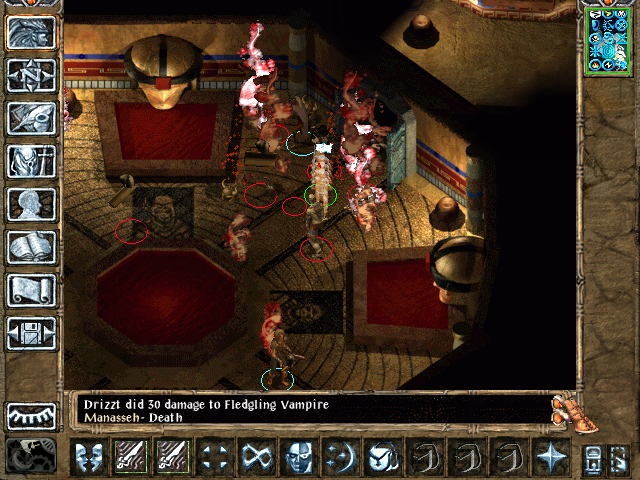Open spell casting with moon-and-star icon
The height and width of the screenshot is (480, 640).
338,458
